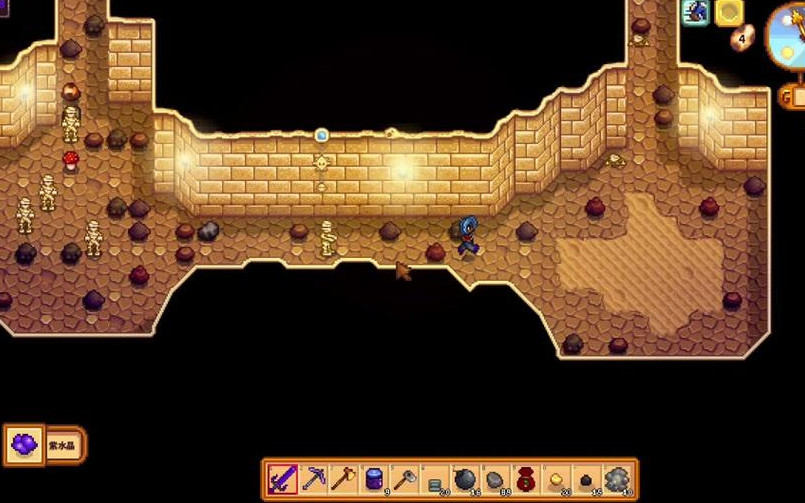
Task: Click the yellow buff icon
Action: (729, 12)
